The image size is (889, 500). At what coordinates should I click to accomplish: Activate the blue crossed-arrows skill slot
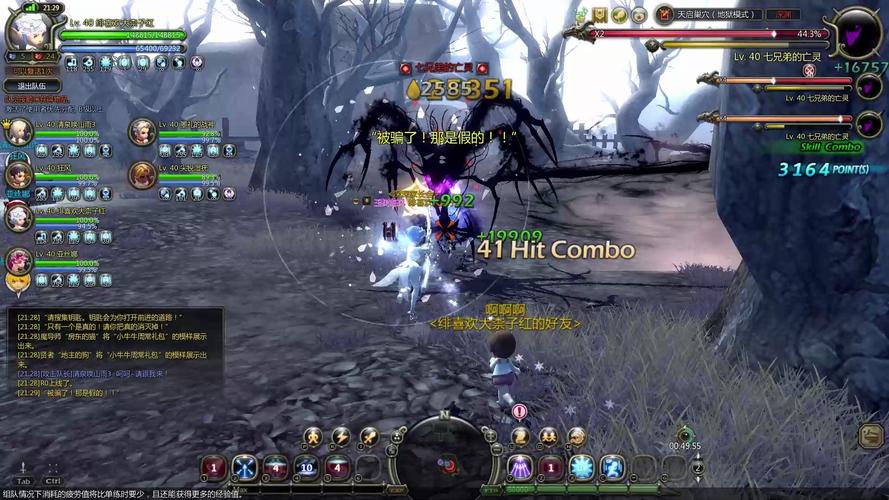point(245,467)
